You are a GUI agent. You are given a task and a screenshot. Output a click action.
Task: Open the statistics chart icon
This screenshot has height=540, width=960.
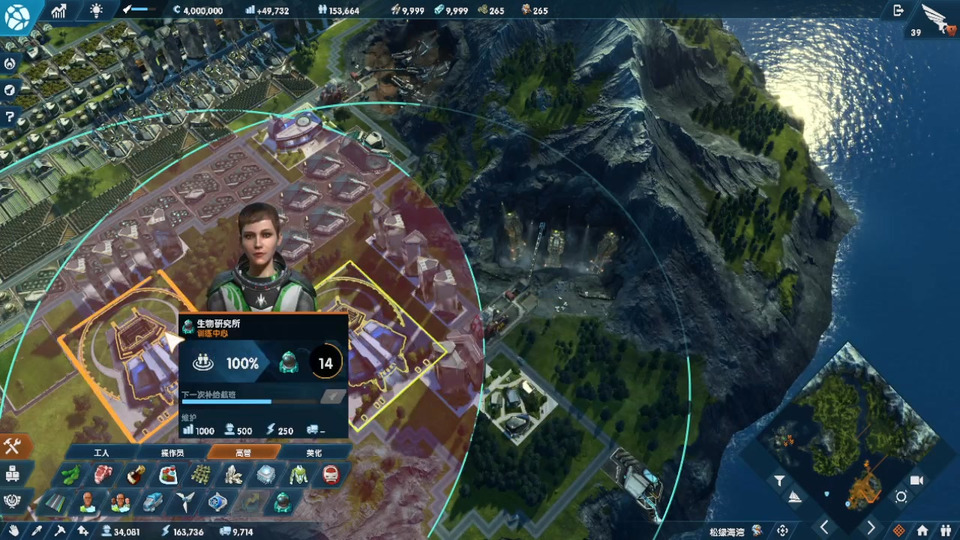[x=59, y=10]
